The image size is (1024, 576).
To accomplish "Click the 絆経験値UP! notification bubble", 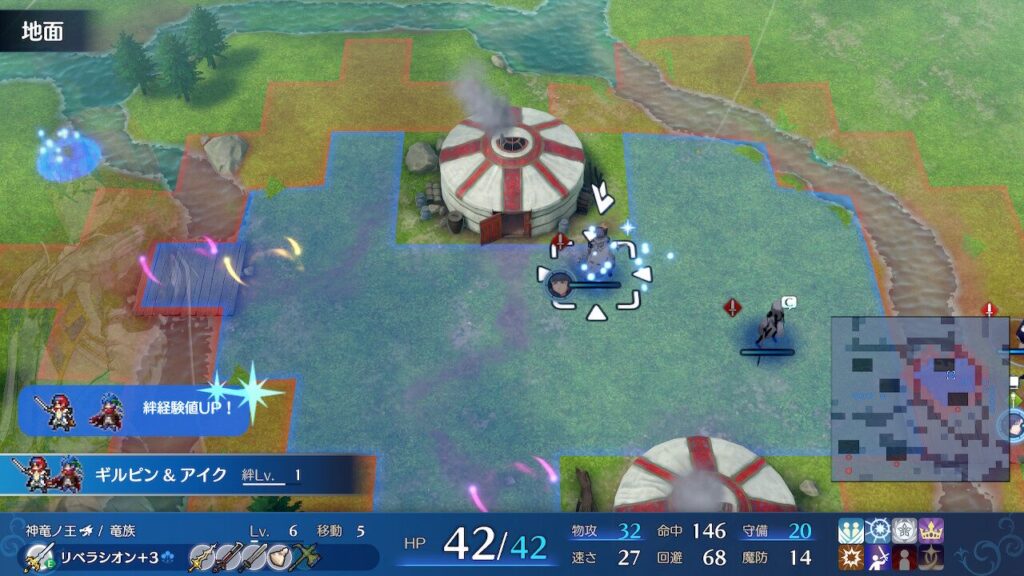I will click(x=135, y=410).
